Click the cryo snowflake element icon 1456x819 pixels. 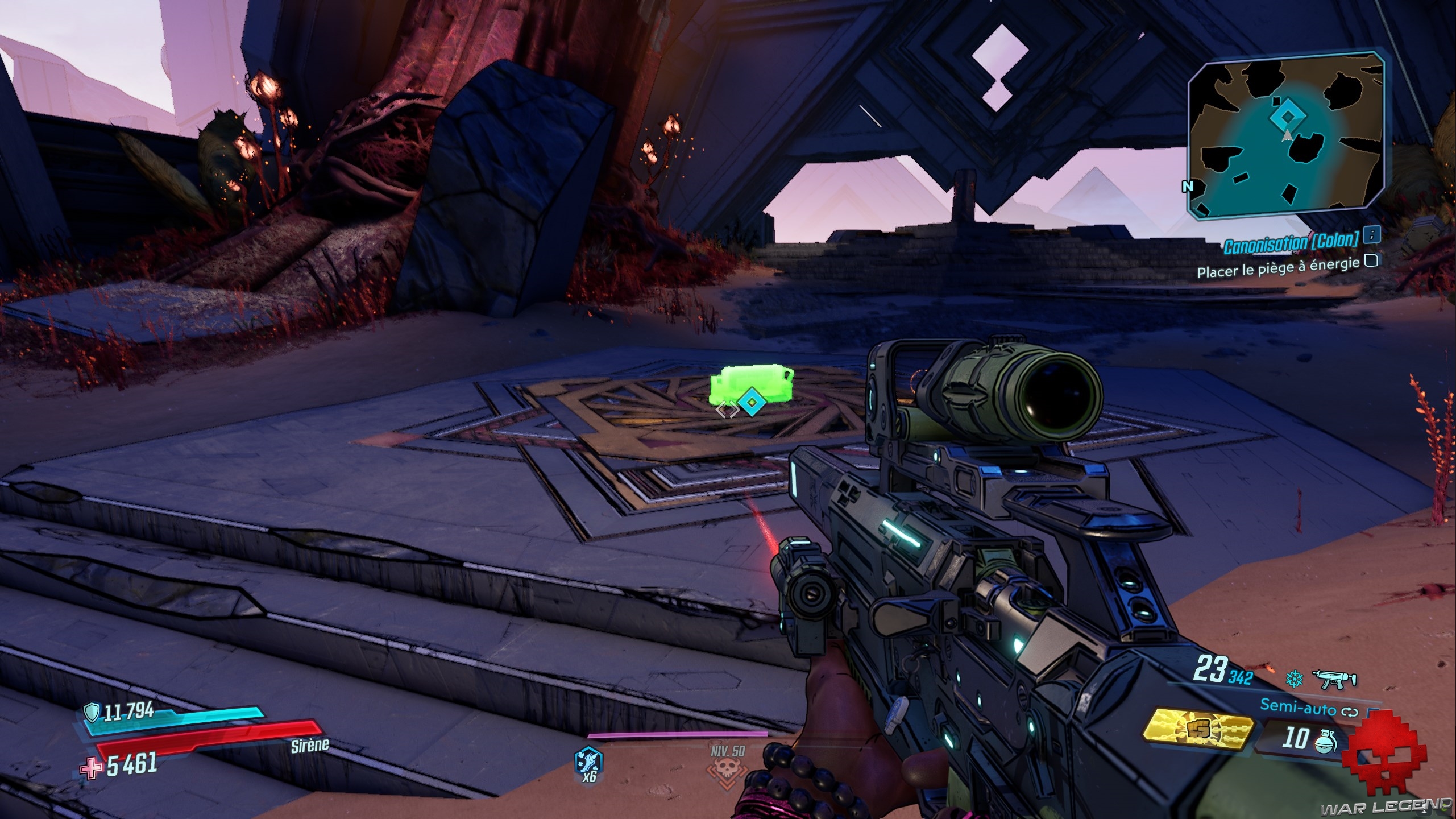(x=1293, y=679)
